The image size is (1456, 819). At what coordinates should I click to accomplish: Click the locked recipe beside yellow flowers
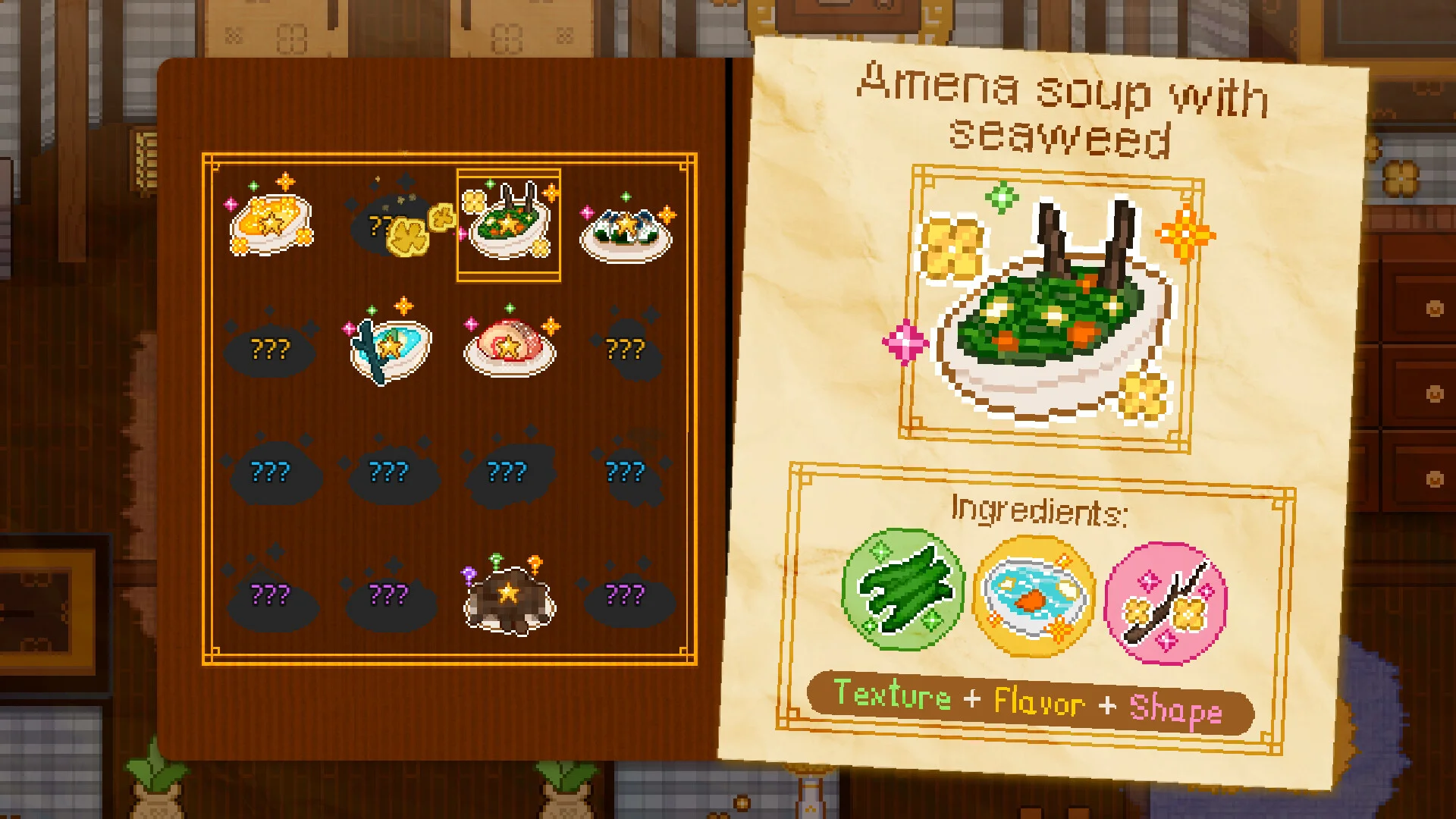[383, 225]
